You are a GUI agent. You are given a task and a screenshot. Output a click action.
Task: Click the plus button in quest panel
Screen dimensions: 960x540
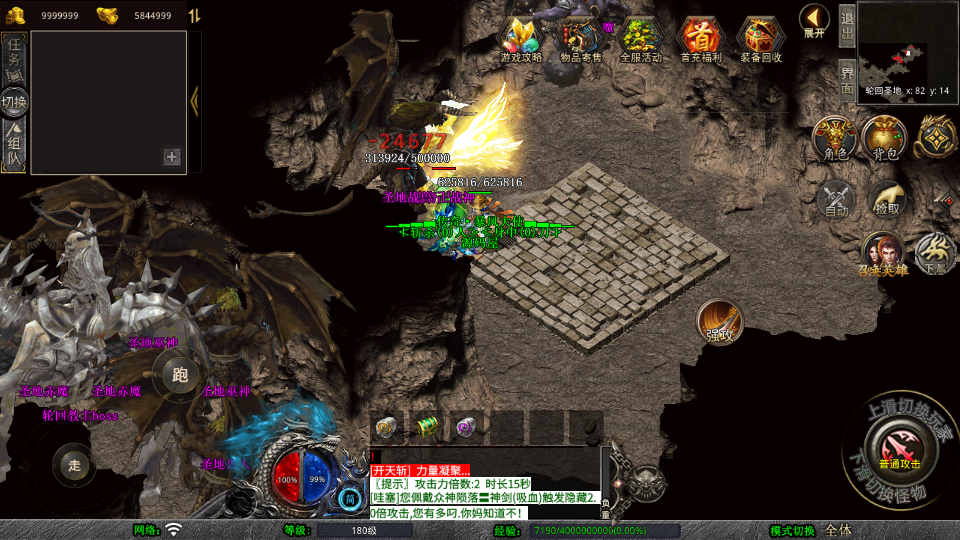click(172, 156)
